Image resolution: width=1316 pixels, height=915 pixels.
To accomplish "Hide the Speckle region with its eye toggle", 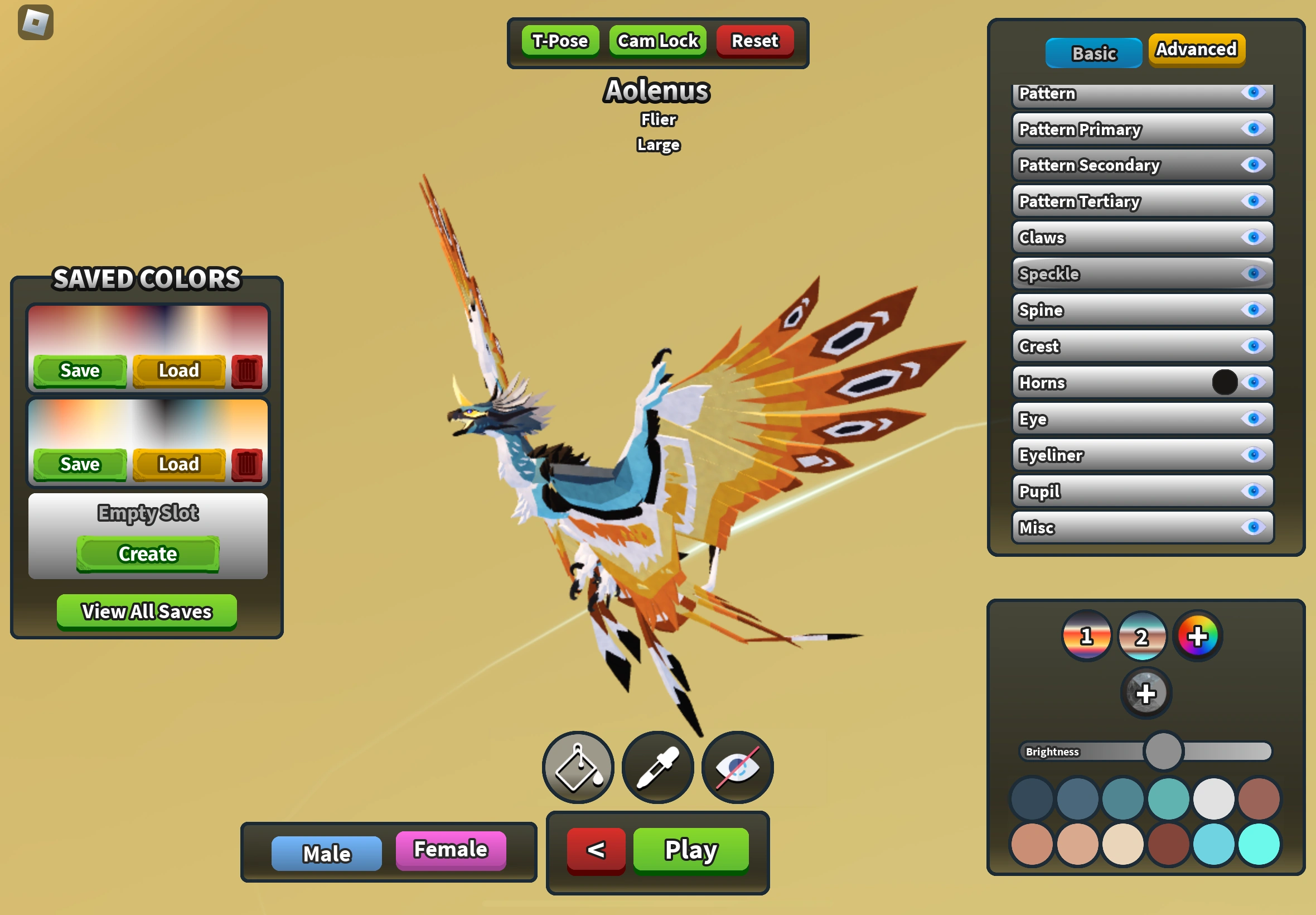I will [1254, 273].
